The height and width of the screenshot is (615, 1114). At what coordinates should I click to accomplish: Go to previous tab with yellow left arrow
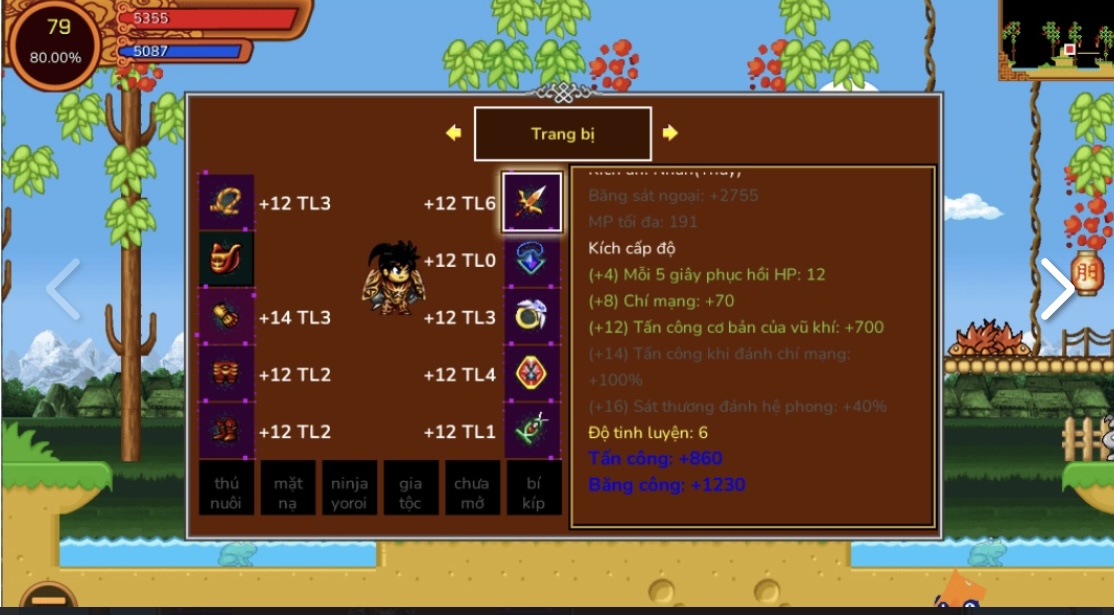pos(453,133)
